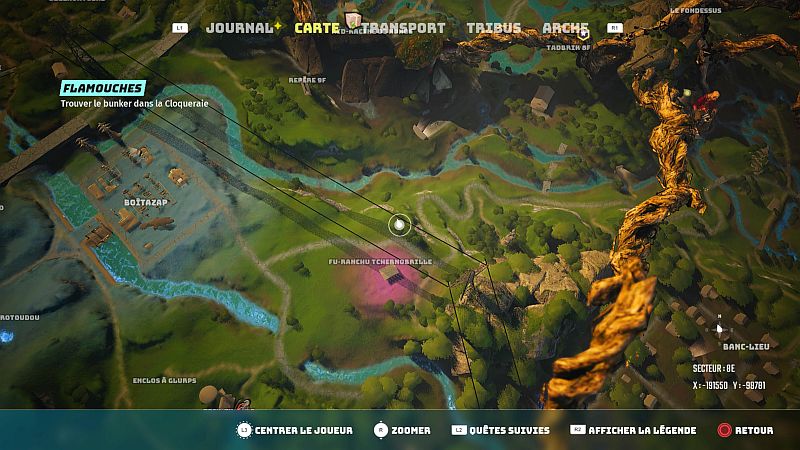Click the white circular map cursor
Viewport: 800px width, 450px height.
pos(400,225)
